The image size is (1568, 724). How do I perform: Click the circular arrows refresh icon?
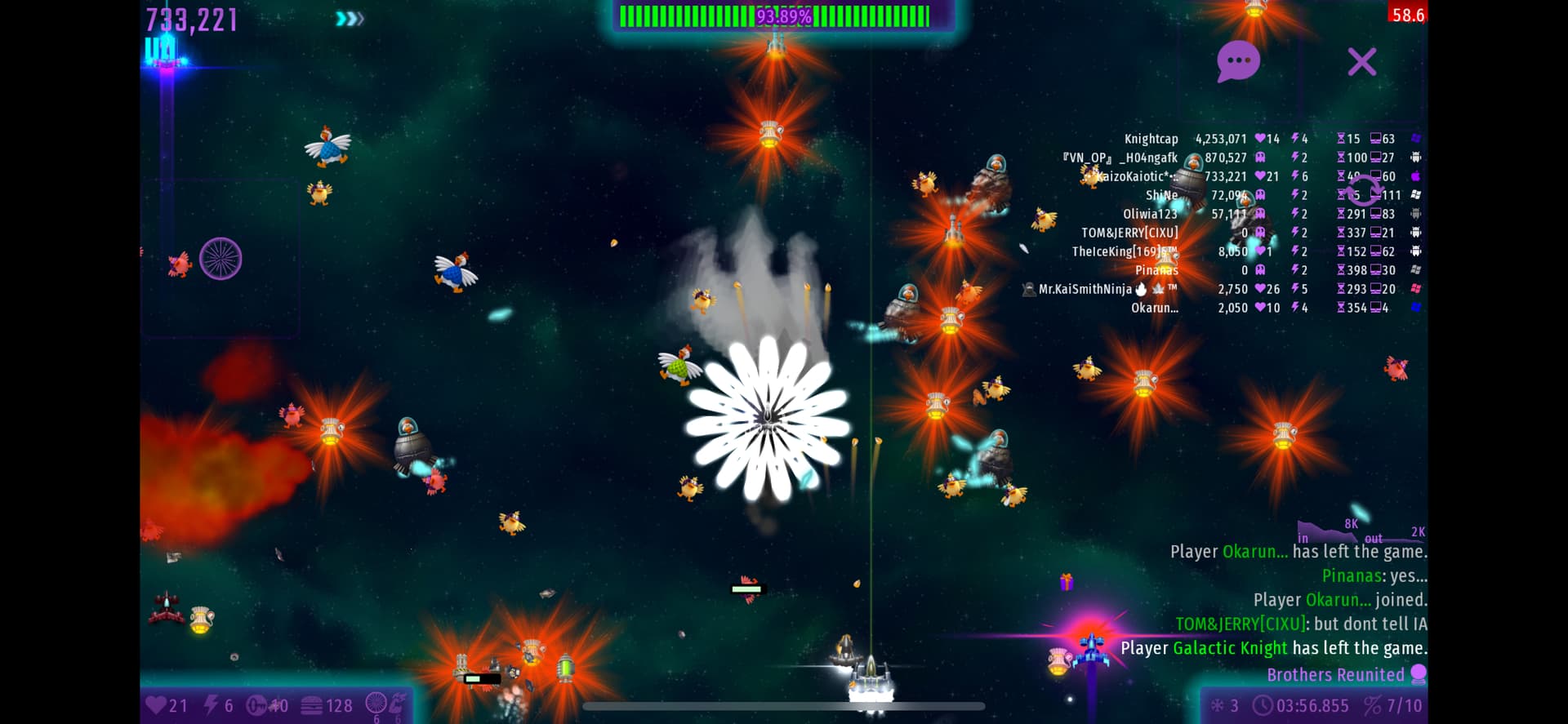pos(1363,189)
